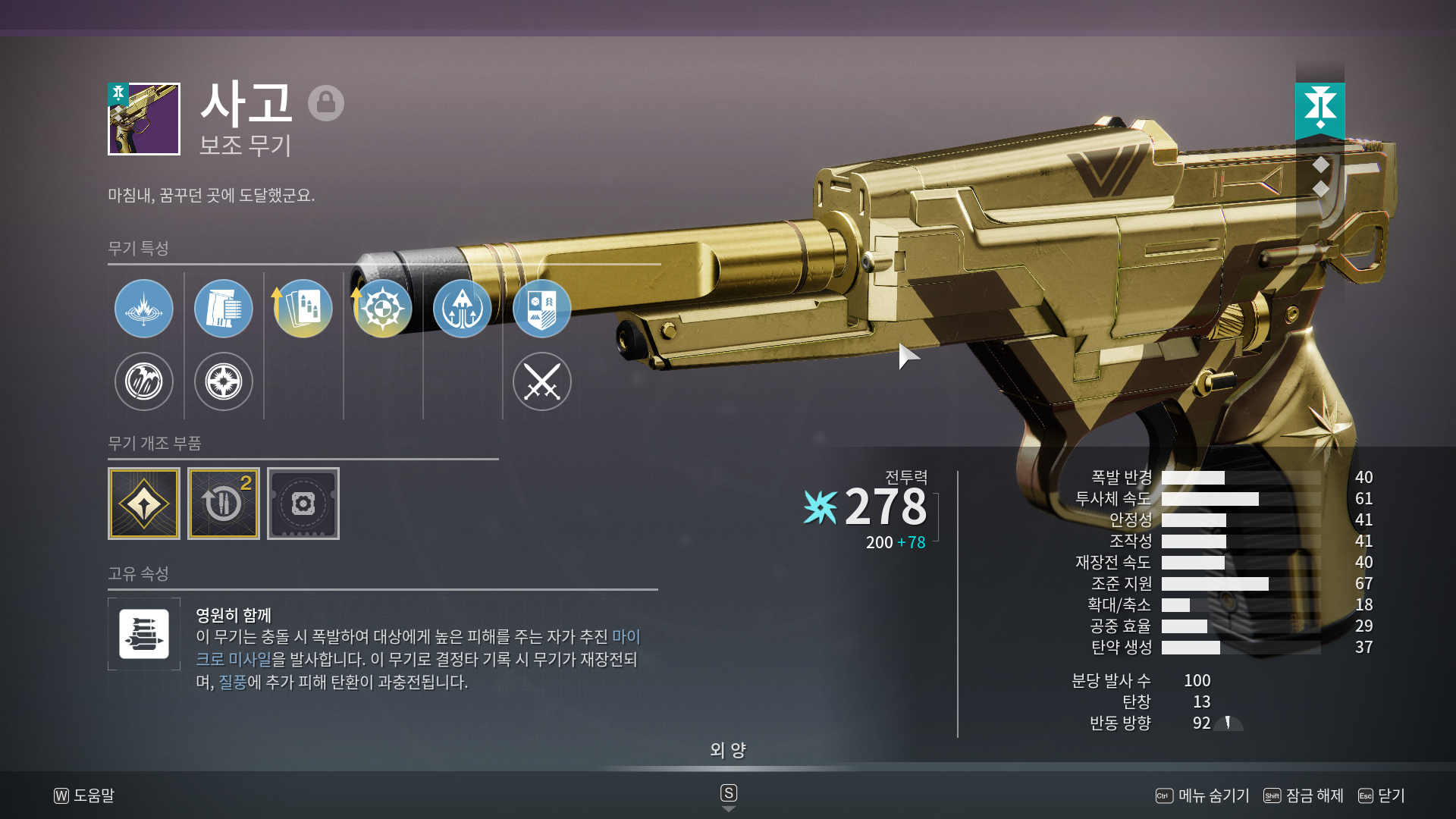The image size is (1456, 819).
Task: Inspect the 영원히 함께 intrinsic trait icon
Action: click(144, 634)
